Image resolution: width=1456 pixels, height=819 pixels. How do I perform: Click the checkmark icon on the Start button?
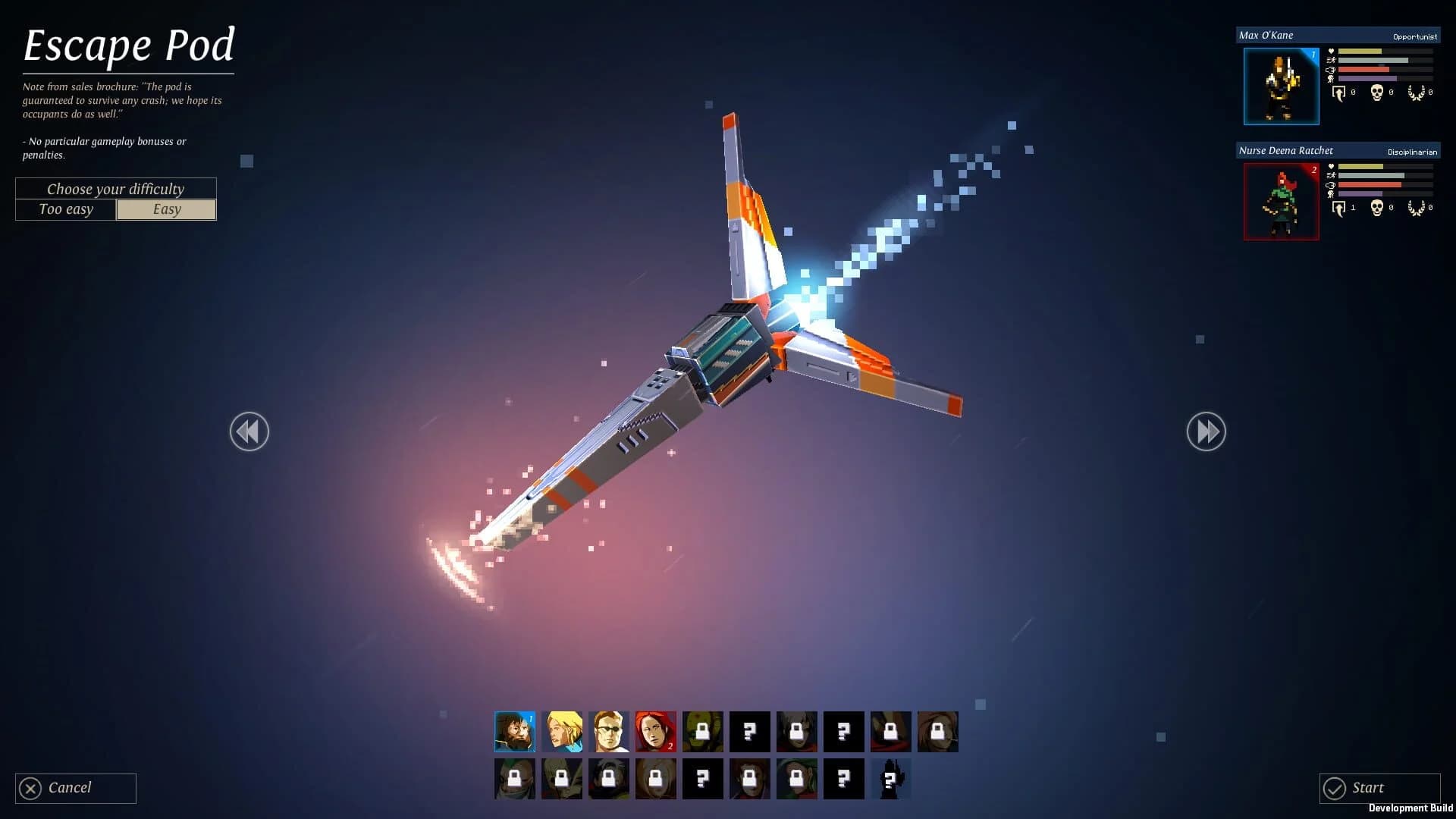coord(1335,788)
